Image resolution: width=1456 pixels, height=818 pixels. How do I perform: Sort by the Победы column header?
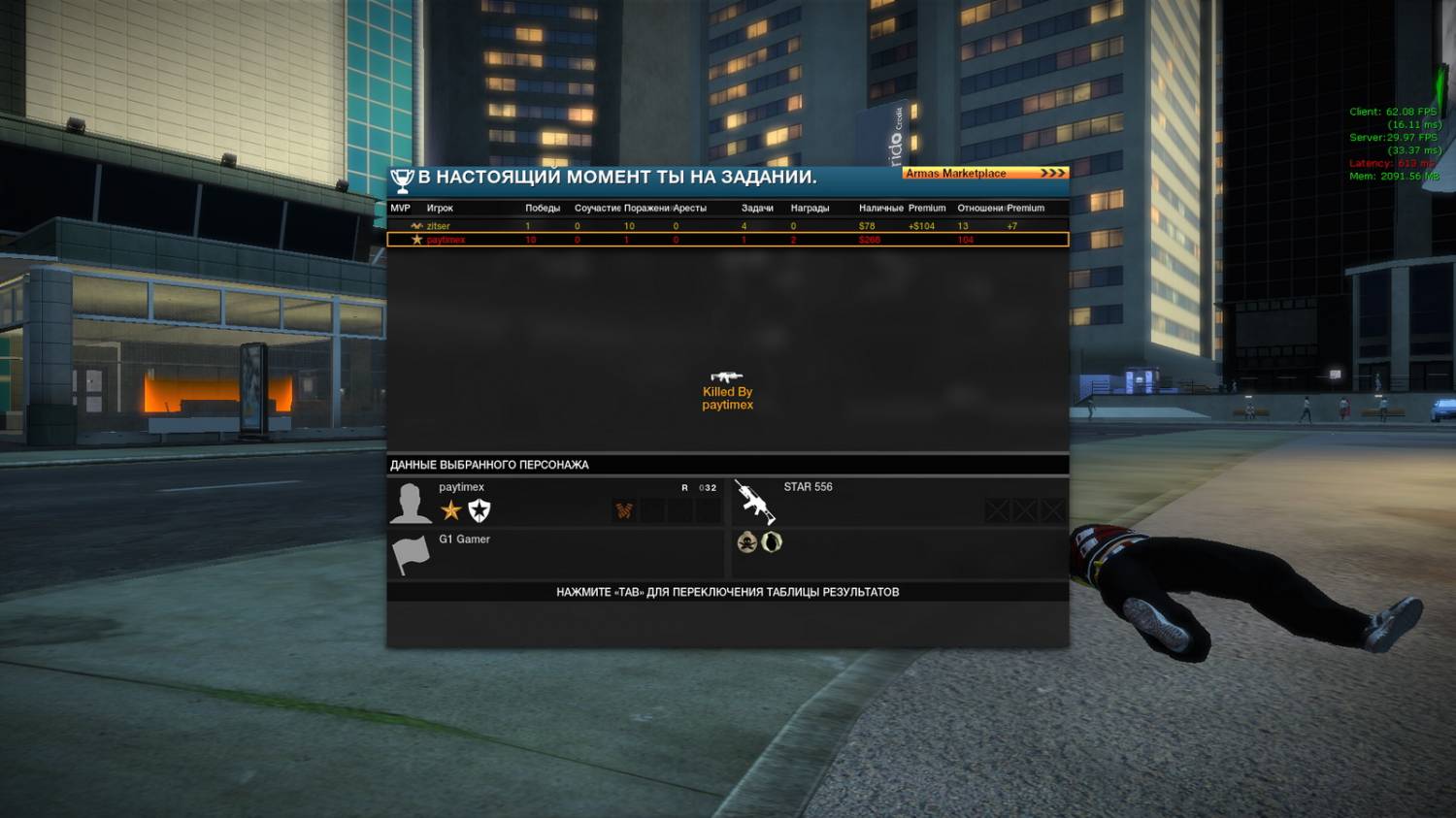pyautogui.click(x=543, y=208)
